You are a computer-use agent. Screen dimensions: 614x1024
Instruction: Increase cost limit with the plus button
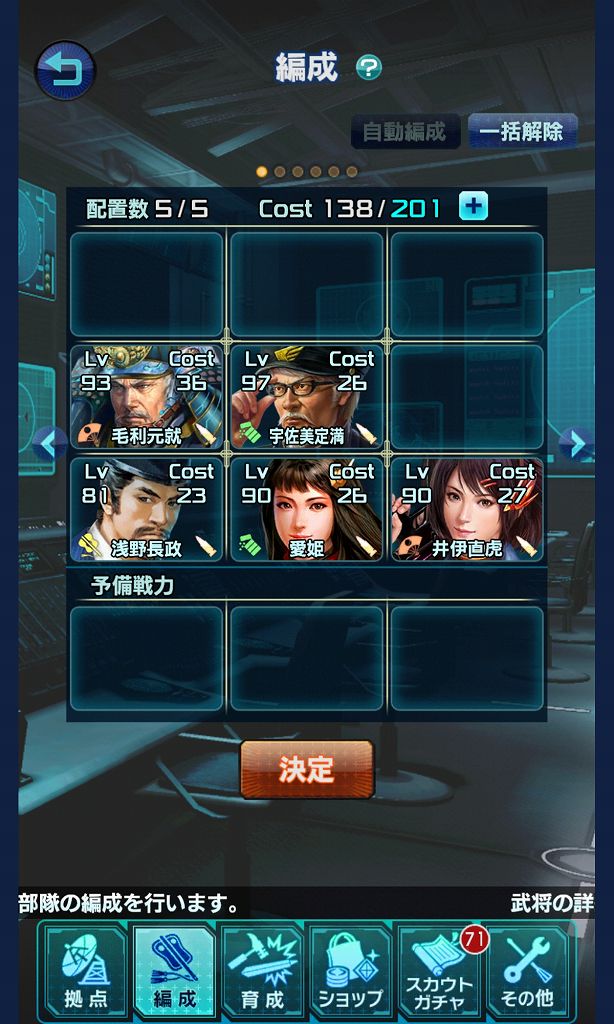point(473,207)
